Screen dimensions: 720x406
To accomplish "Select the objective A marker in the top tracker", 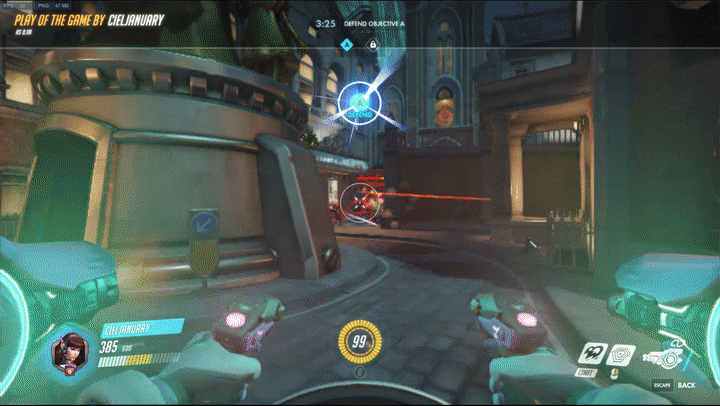I will click(347, 44).
